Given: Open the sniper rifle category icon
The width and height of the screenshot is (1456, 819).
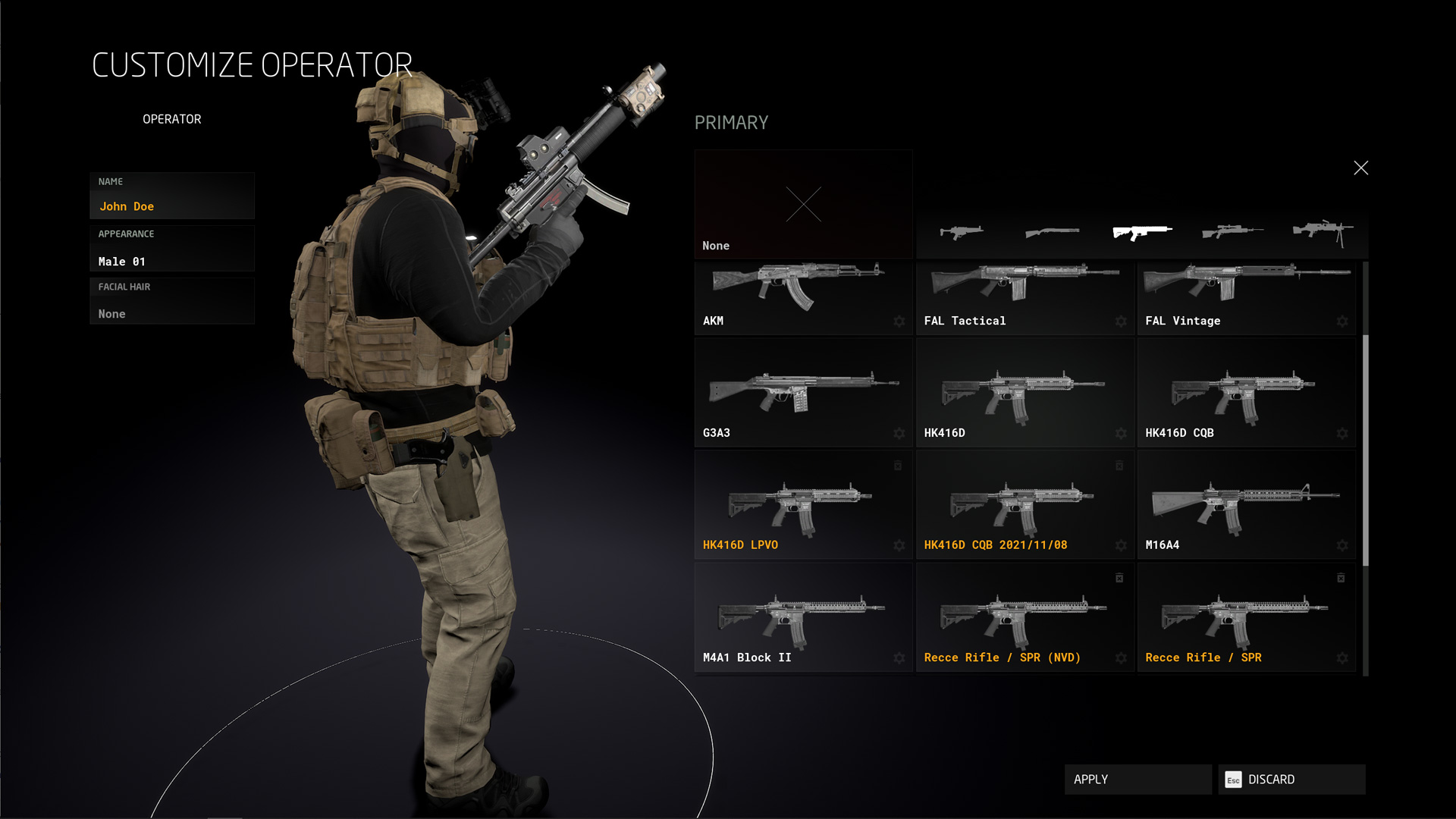Looking at the screenshot, I should [x=1232, y=231].
